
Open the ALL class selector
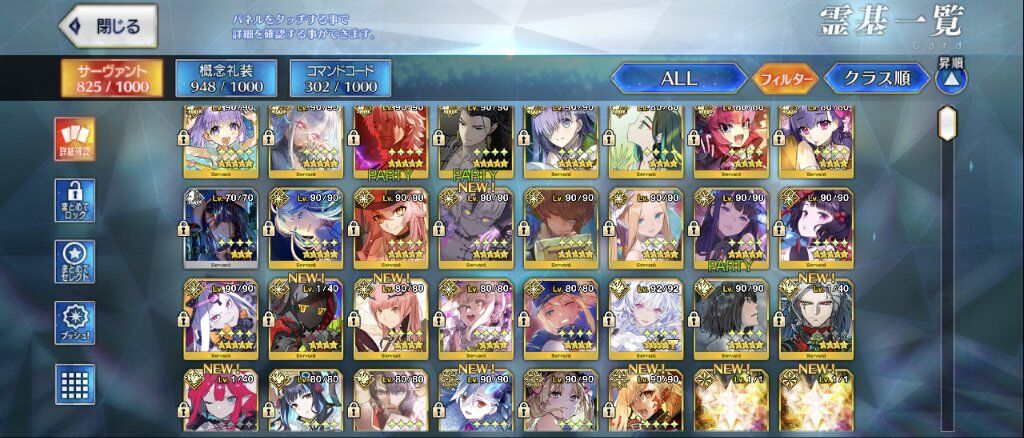tap(679, 78)
